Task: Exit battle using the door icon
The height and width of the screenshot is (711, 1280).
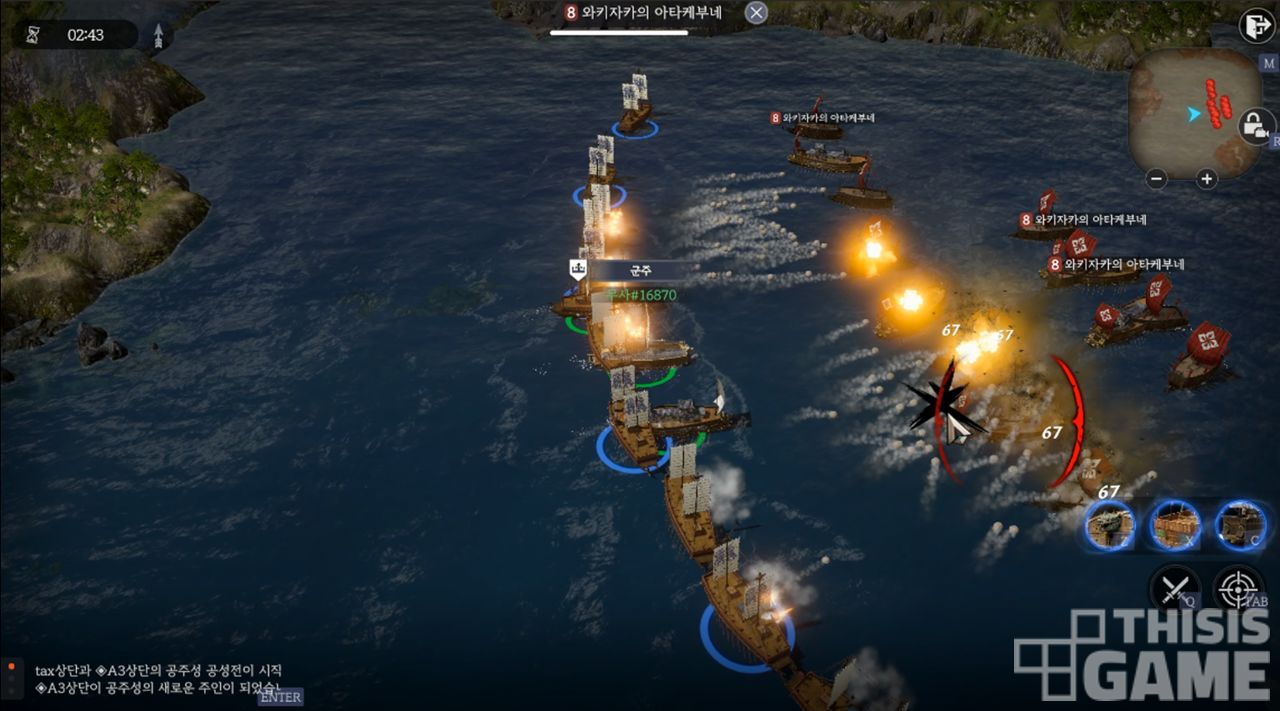Action: click(x=1255, y=26)
